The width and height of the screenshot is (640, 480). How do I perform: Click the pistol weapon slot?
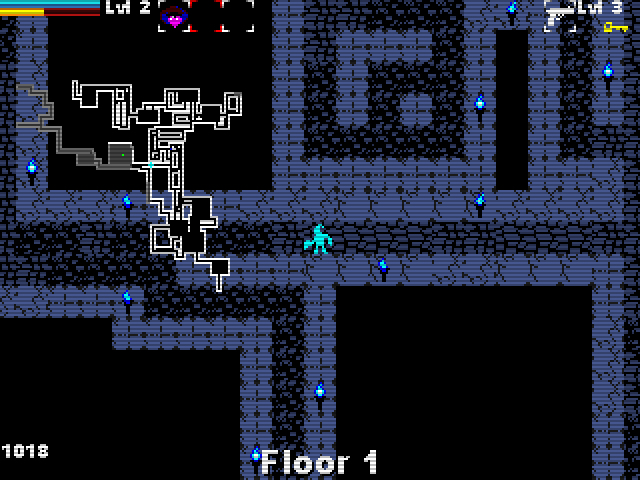pyautogui.click(x=559, y=15)
